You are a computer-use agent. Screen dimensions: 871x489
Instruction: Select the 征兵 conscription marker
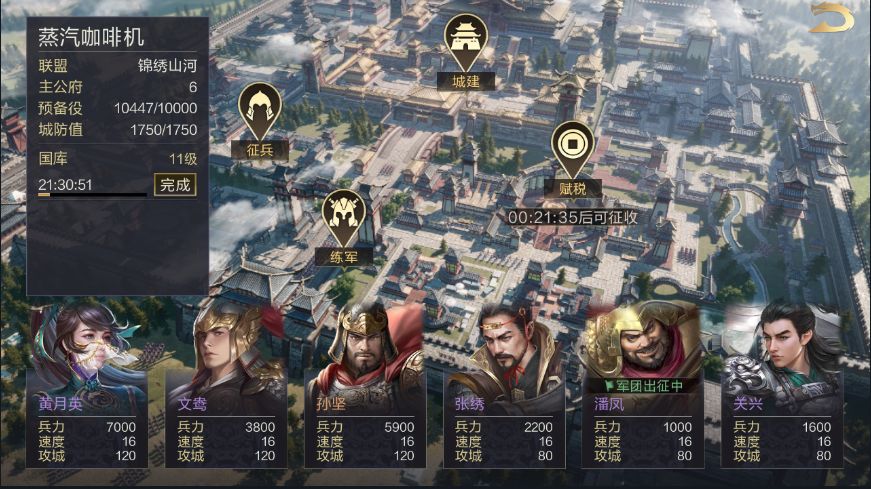click(x=260, y=121)
